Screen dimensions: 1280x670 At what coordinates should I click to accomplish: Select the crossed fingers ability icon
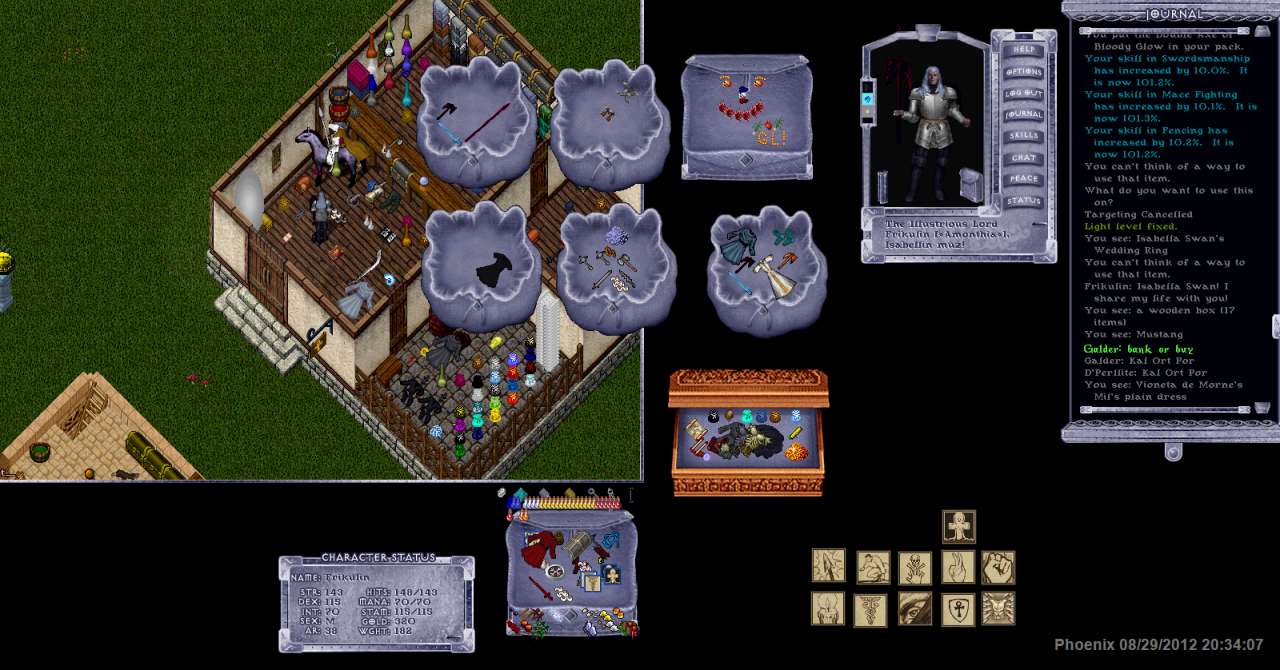(958, 567)
